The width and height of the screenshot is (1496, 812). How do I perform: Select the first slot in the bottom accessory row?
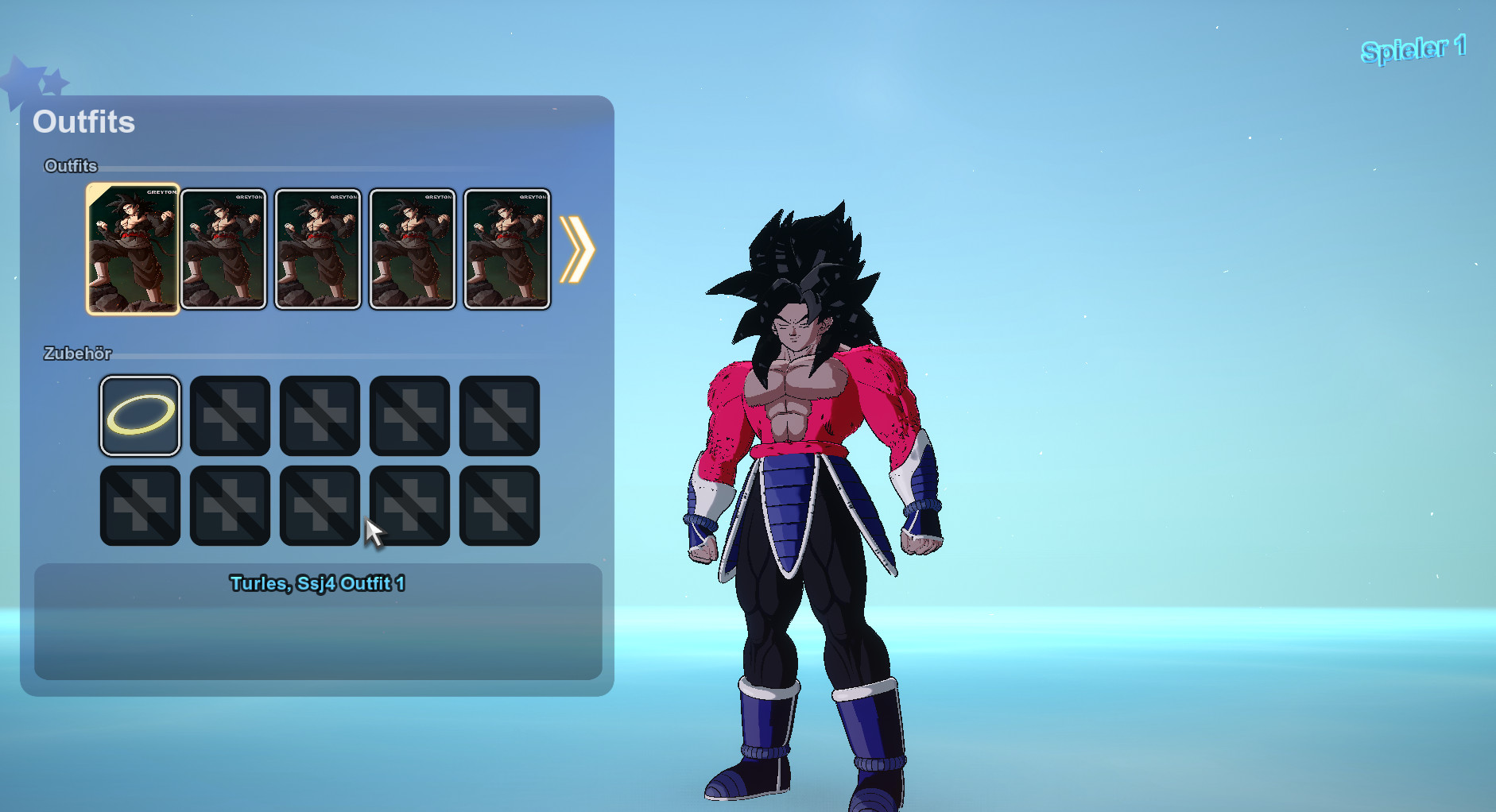(x=140, y=505)
